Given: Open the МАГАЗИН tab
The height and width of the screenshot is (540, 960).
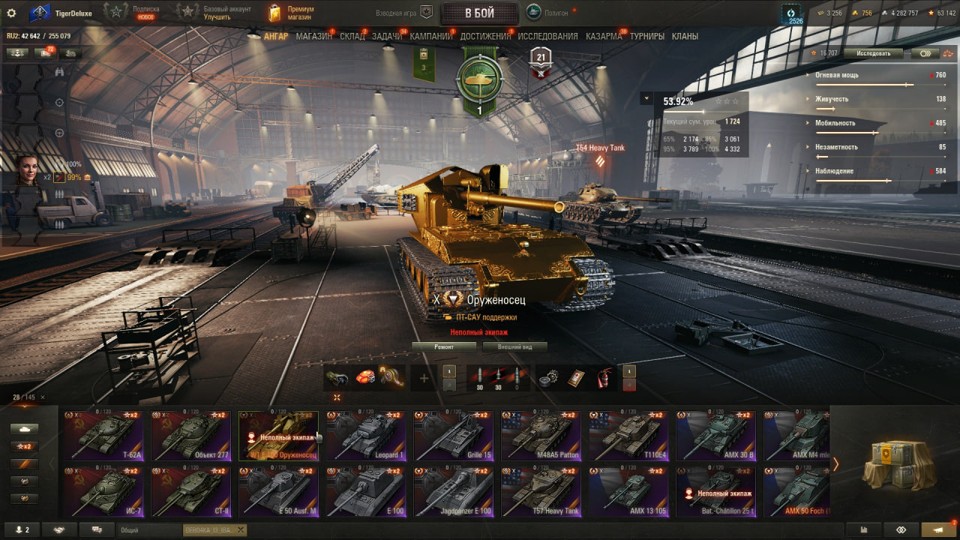Looking at the screenshot, I should pyautogui.click(x=314, y=36).
